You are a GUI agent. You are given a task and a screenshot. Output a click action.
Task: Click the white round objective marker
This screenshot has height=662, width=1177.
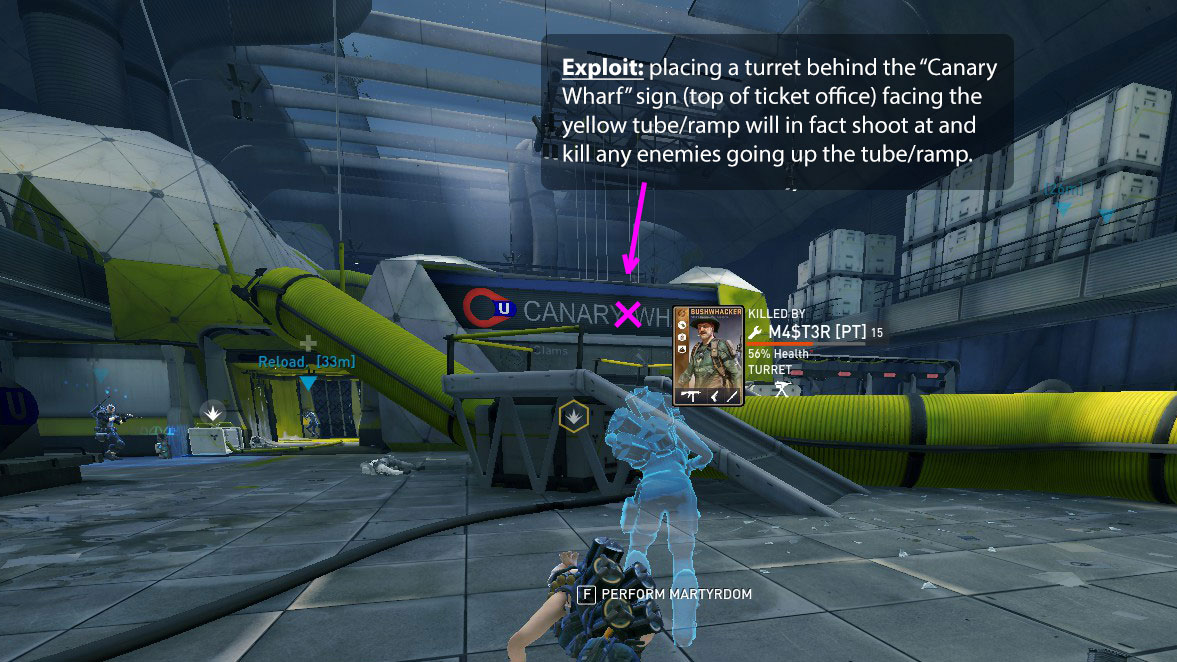pos(212,411)
